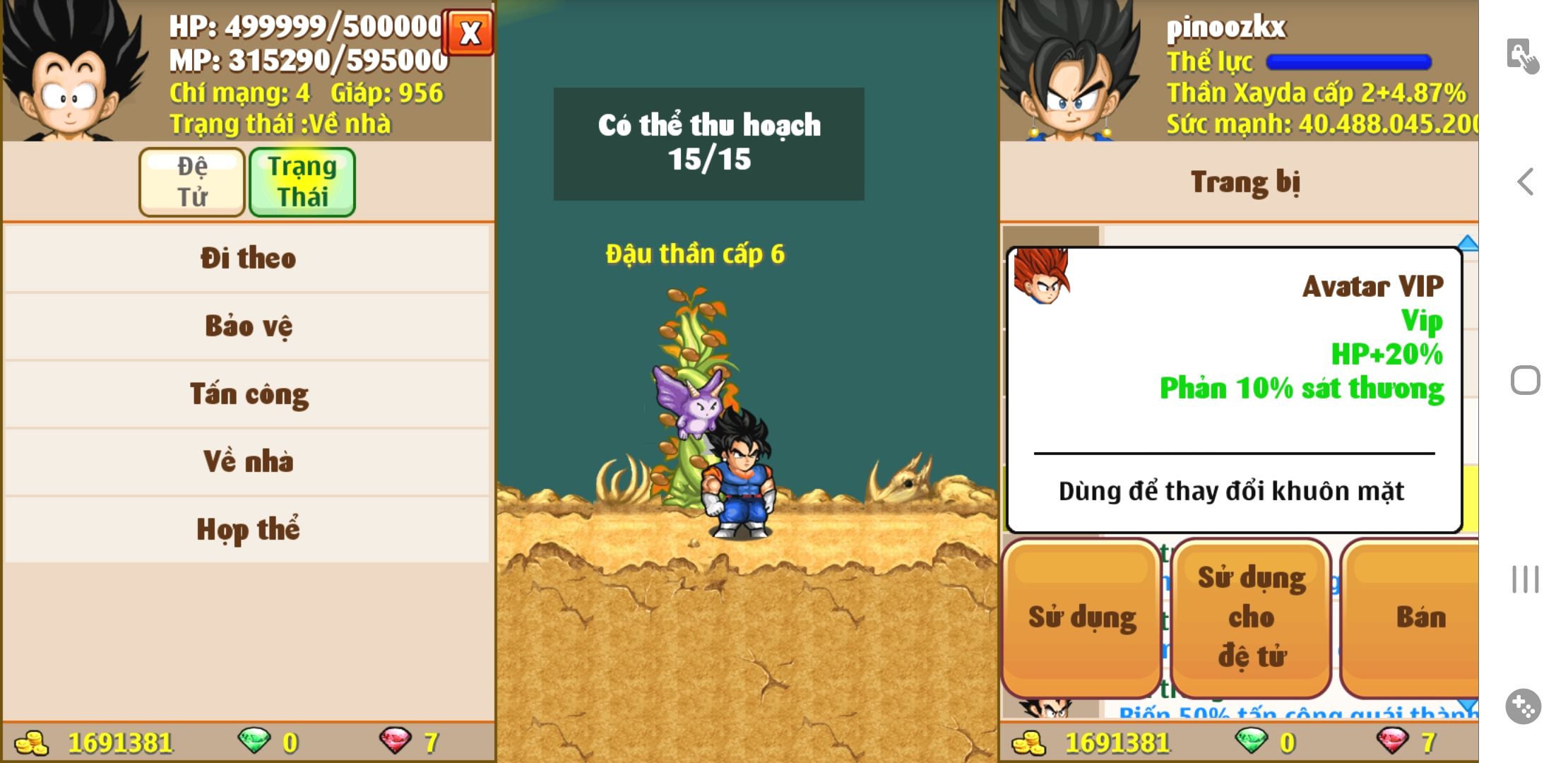Tap the Android home square button
The width and height of the screenshot is (1568, 763).
click(x=1526, y=380)
